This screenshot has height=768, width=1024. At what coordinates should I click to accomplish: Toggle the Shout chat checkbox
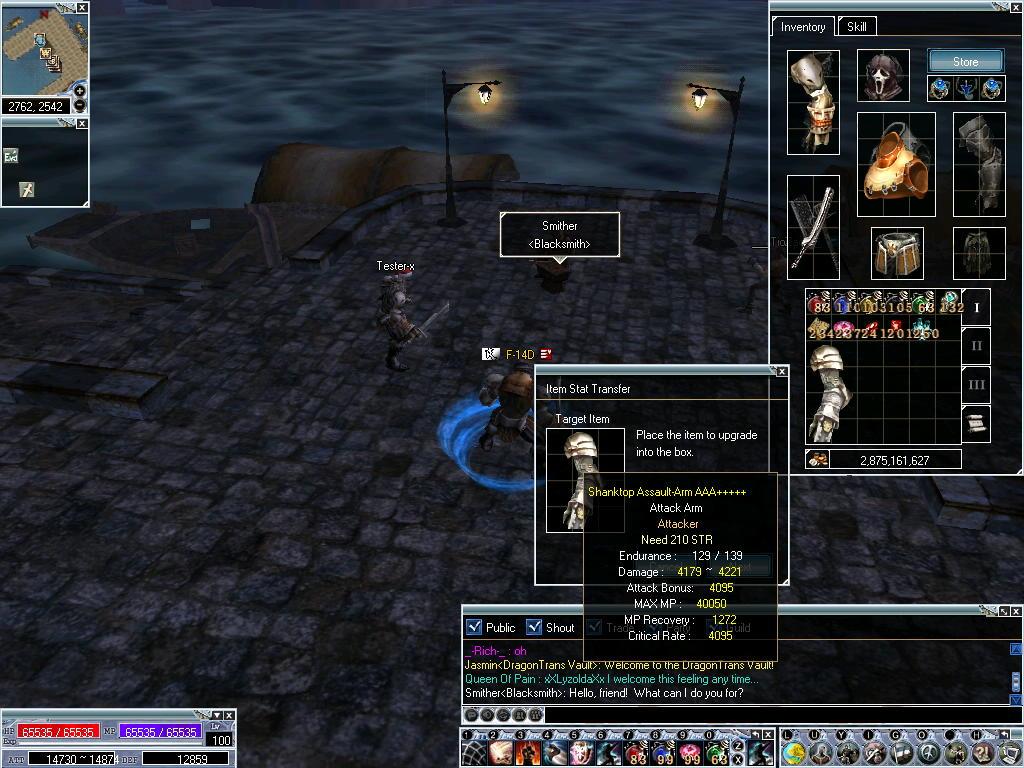coord(535,627)
